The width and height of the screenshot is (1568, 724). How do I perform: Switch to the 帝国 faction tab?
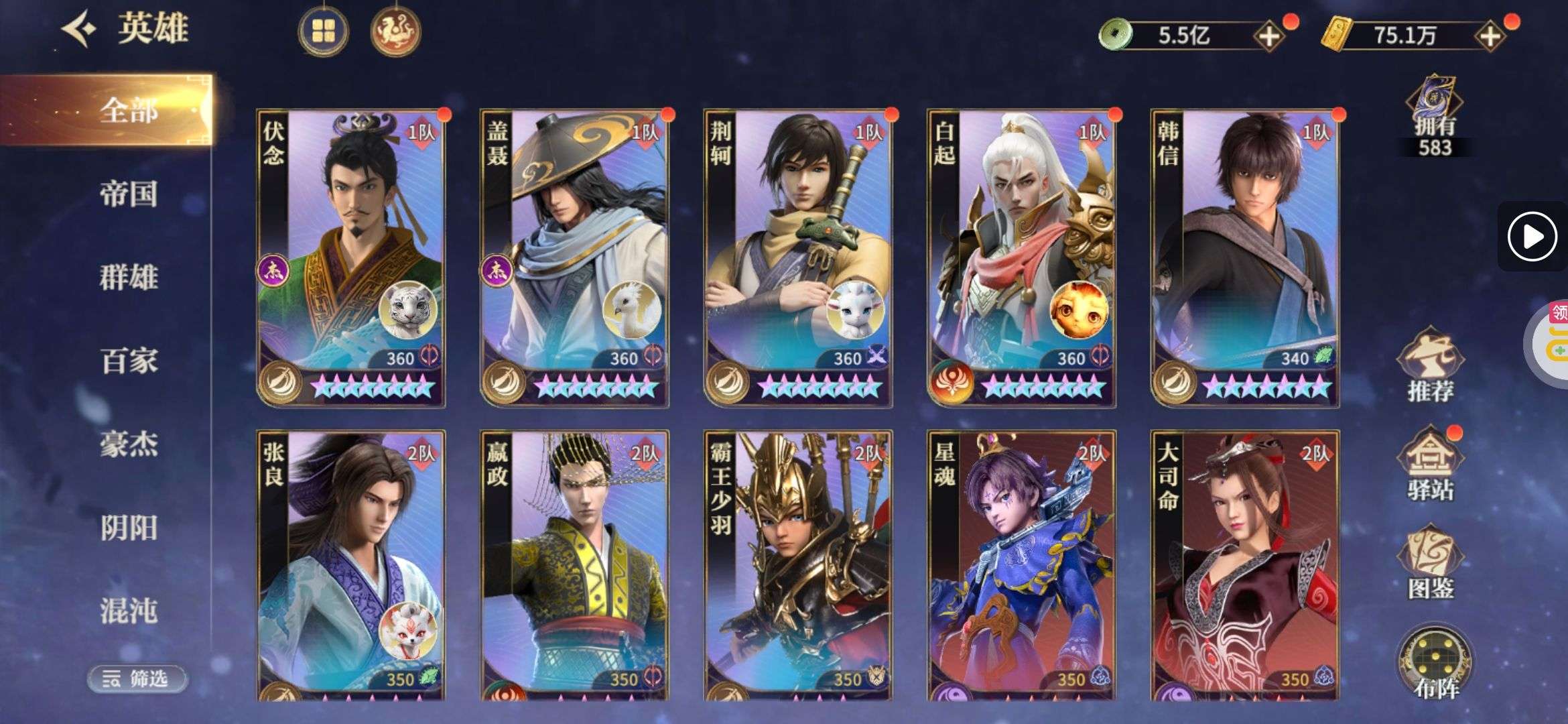point(128,194)
